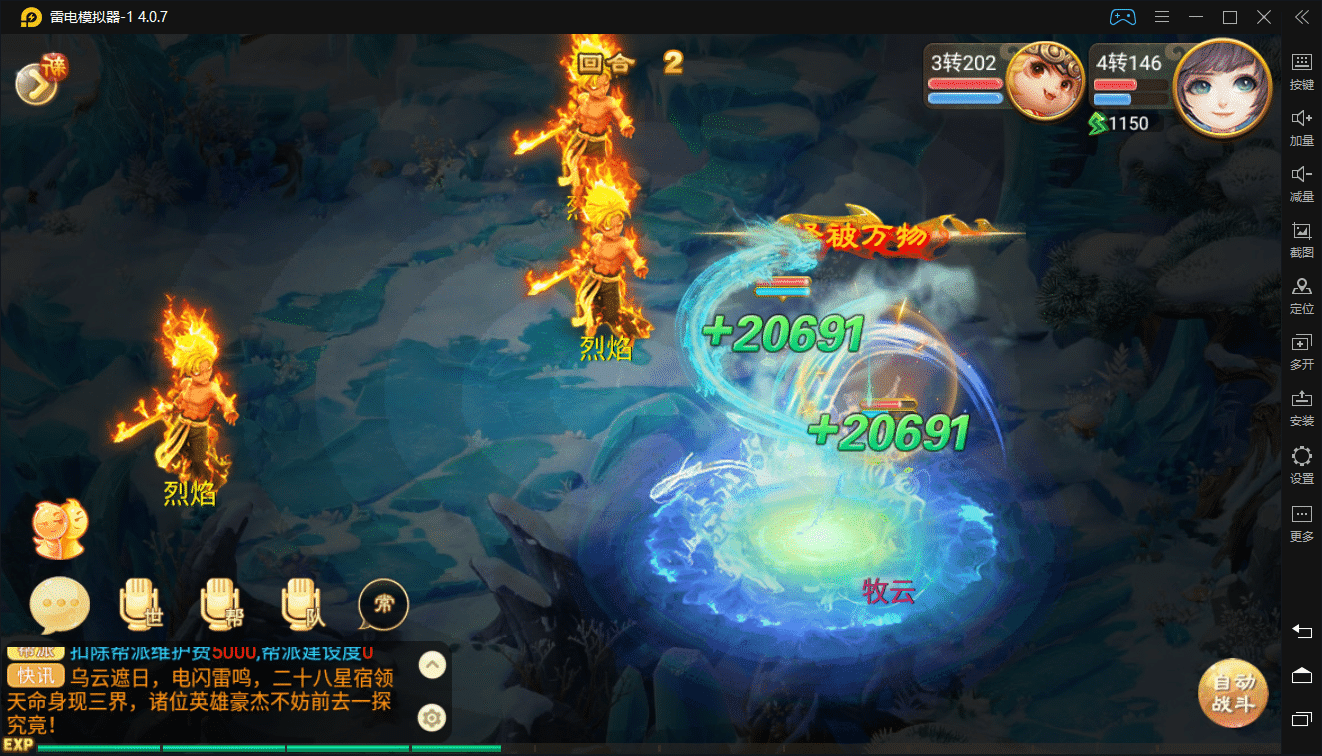Open the 定位 location tool
The width and height of the screenshot is (1322, 756).
coord(1301,295)
